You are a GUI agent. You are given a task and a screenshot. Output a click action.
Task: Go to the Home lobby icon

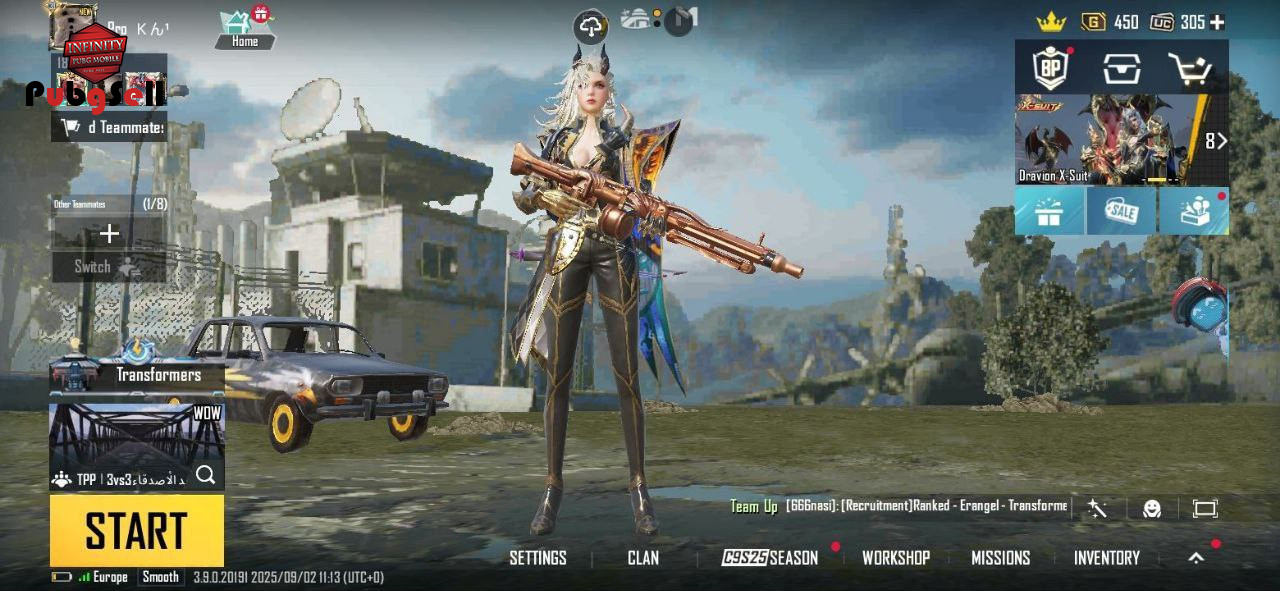(245, 28)
